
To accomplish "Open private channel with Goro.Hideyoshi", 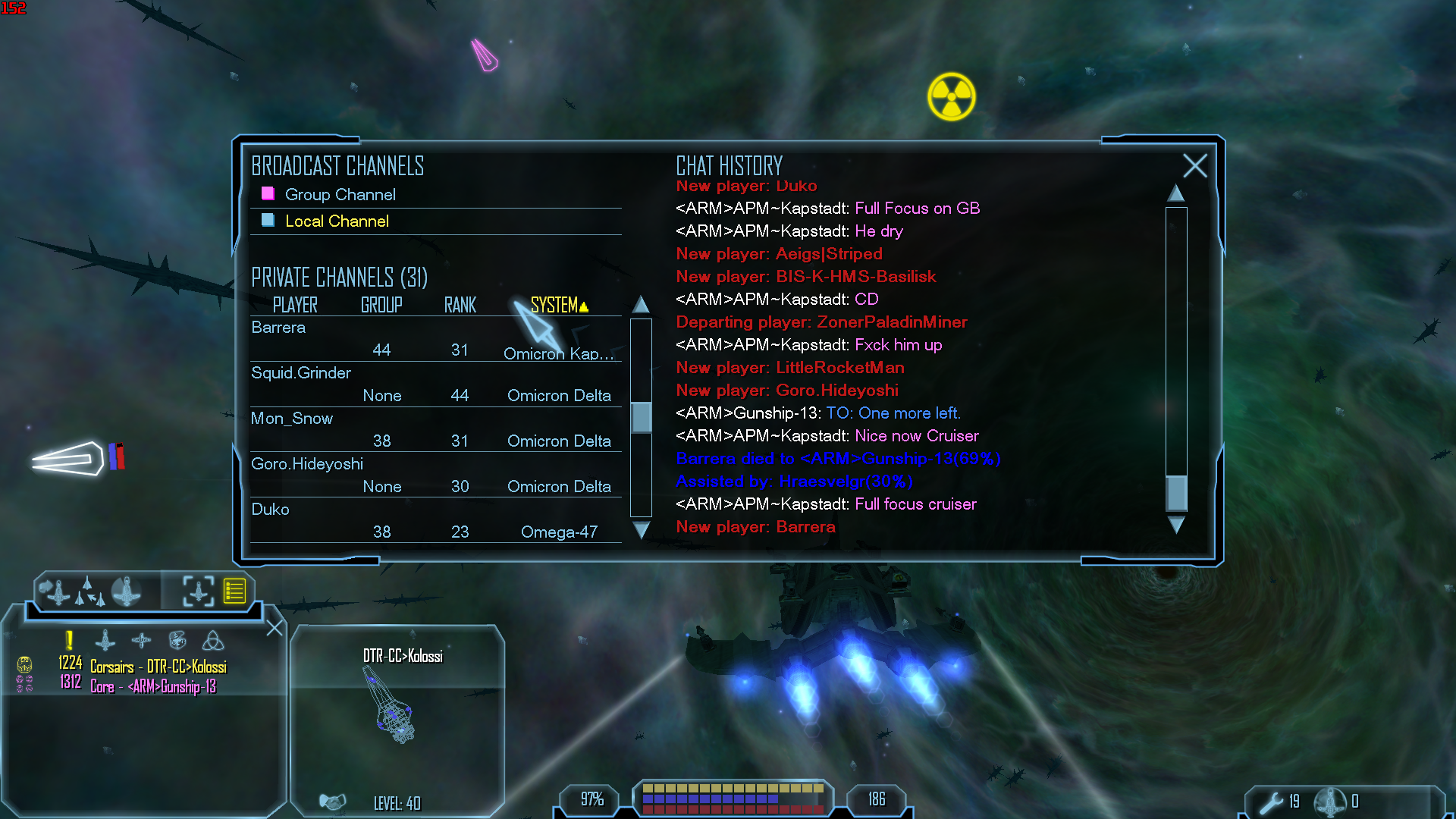I will coord(307,464).
